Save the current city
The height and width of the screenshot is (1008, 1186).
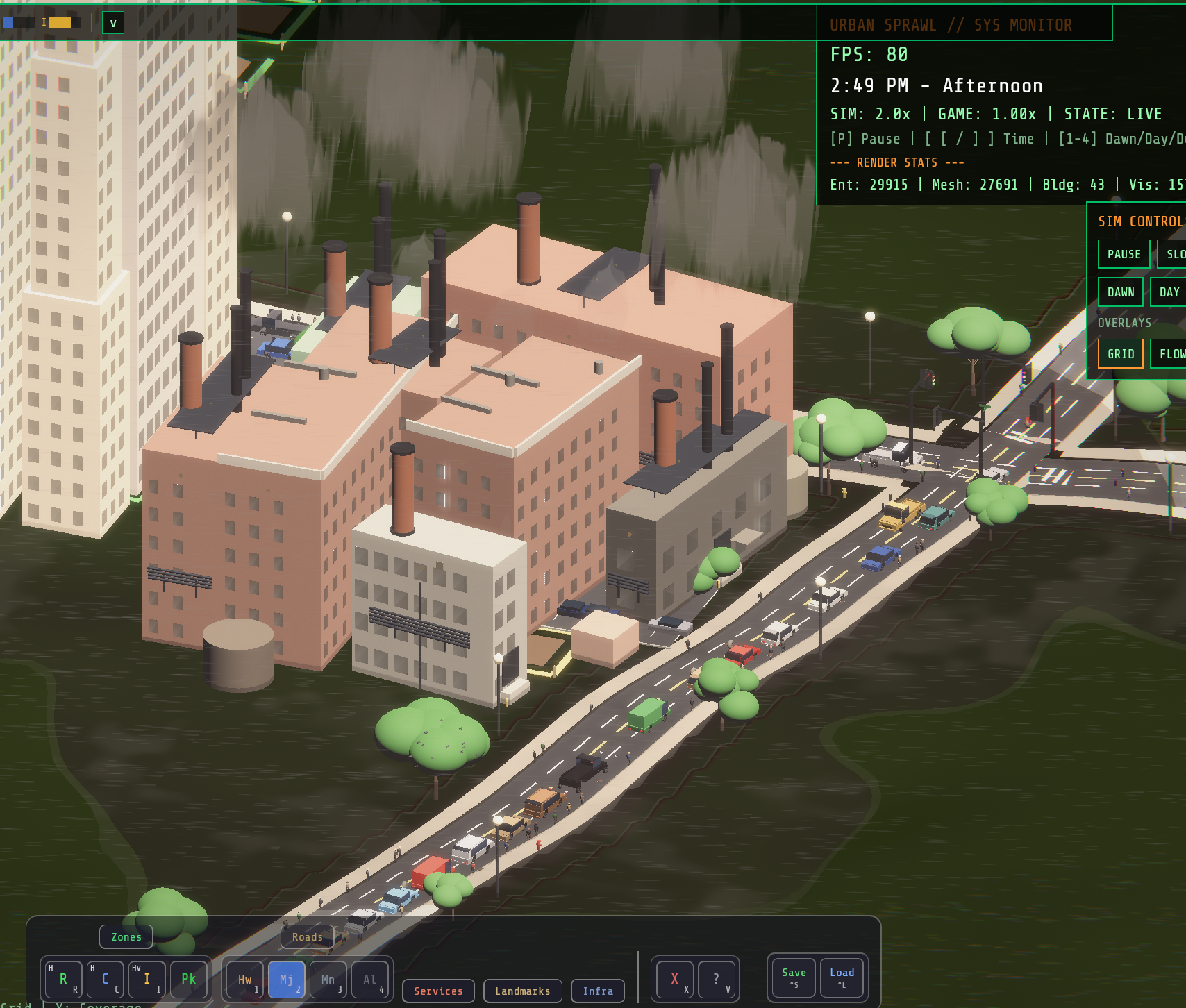click(x=792, y=977)
